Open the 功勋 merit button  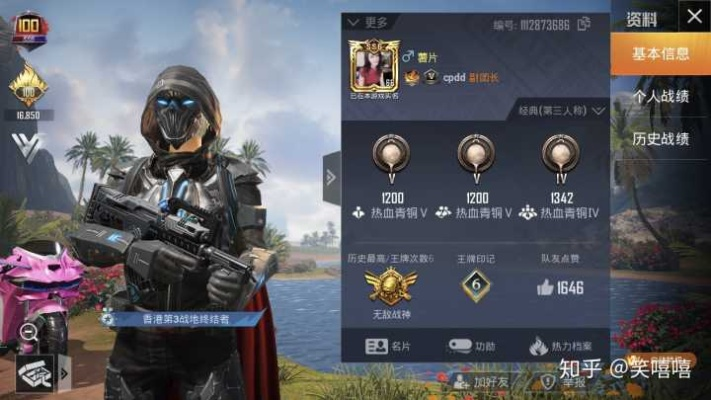tap(472, 346)
